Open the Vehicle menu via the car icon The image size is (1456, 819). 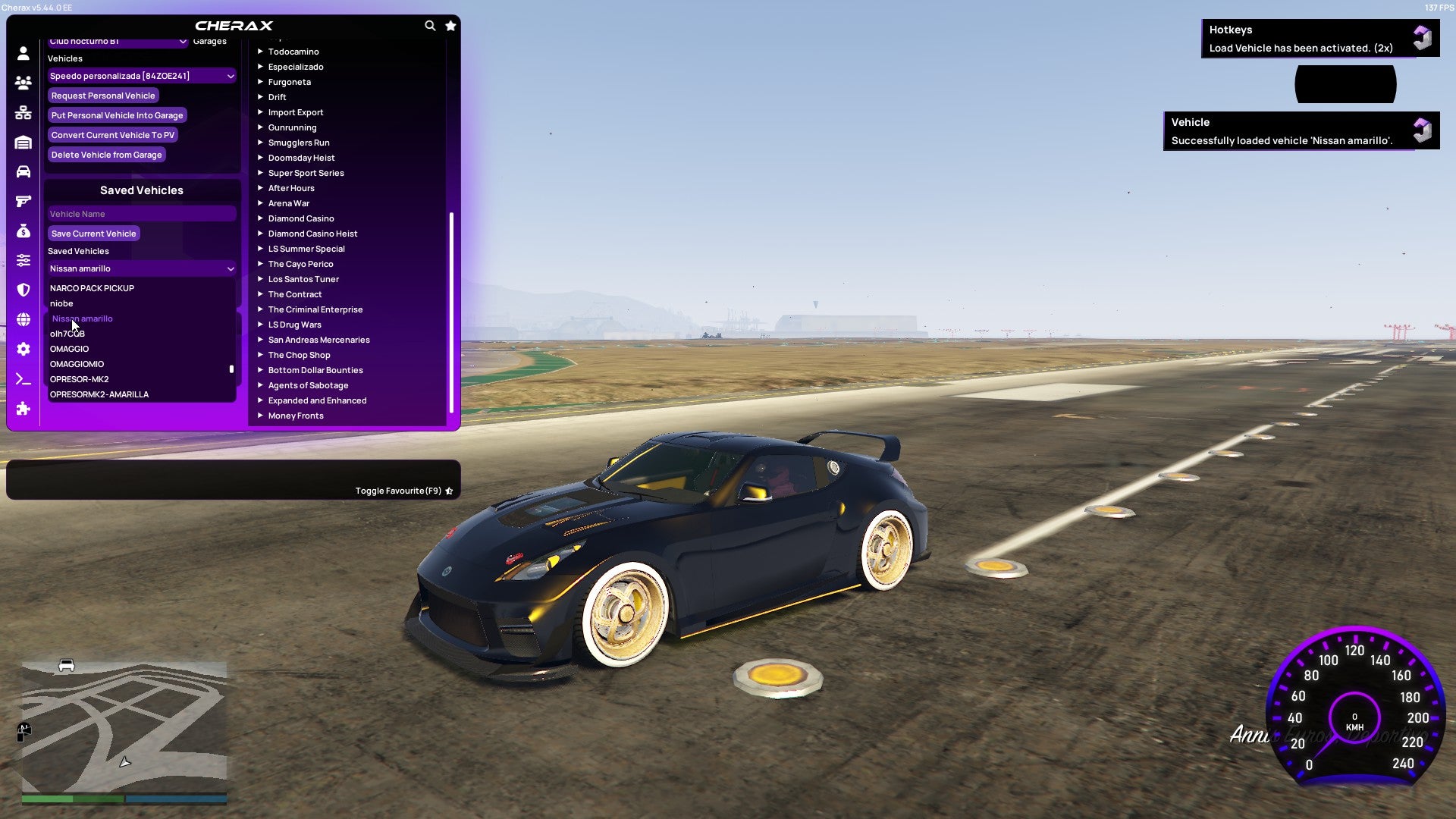tap(23, 172)
